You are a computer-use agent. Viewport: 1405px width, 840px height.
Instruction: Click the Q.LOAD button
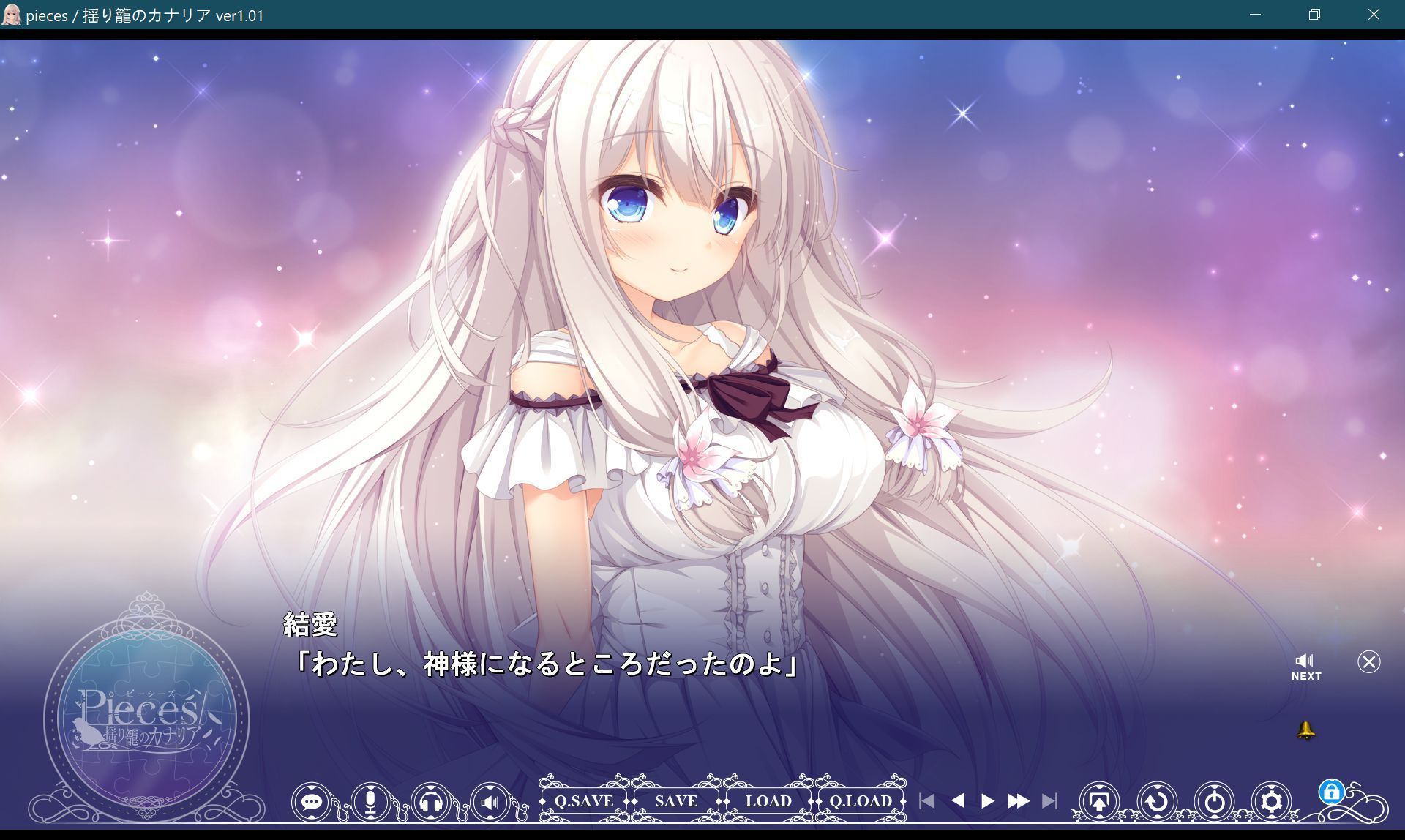[861, 801]
